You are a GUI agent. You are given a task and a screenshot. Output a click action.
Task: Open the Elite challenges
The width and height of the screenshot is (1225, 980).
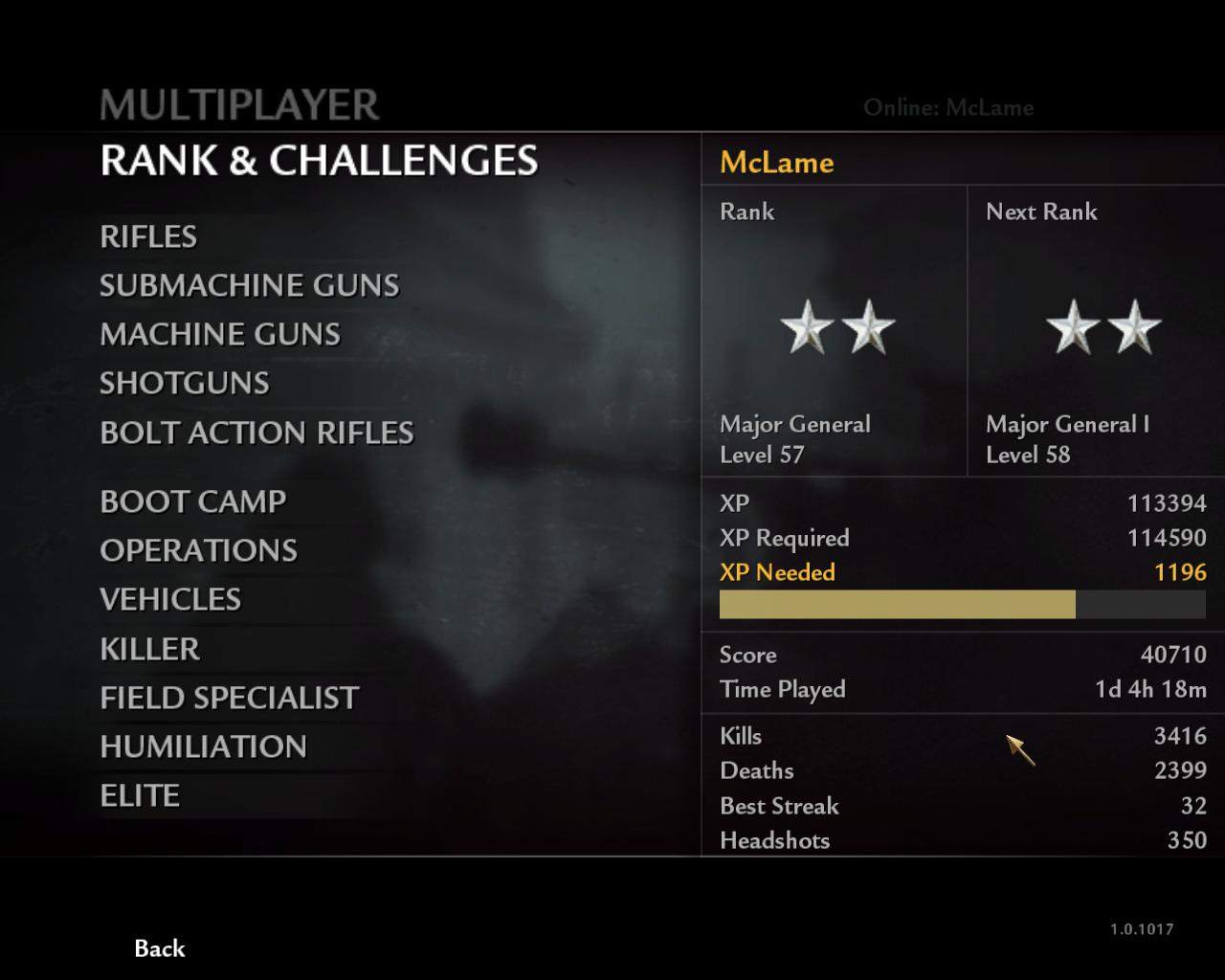click(140, 795)
